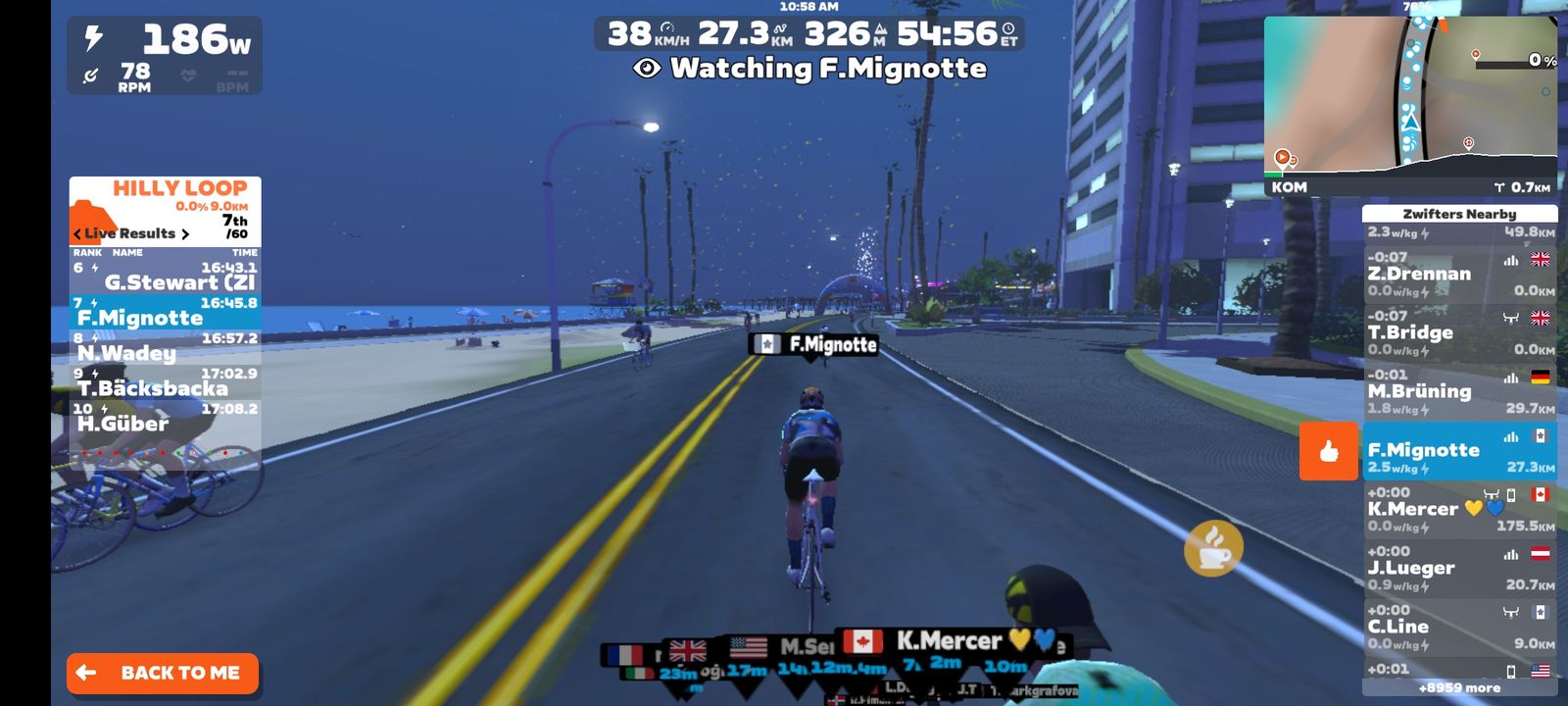
Task: Tap the Back To Me button
Action: click(x=163, y=673)
